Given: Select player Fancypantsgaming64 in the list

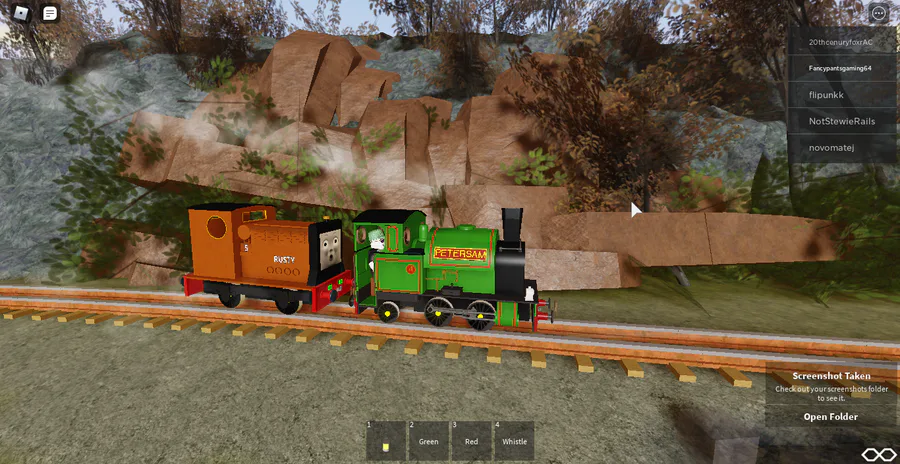Looking at the screenshot, I should (x=841, y=68).
